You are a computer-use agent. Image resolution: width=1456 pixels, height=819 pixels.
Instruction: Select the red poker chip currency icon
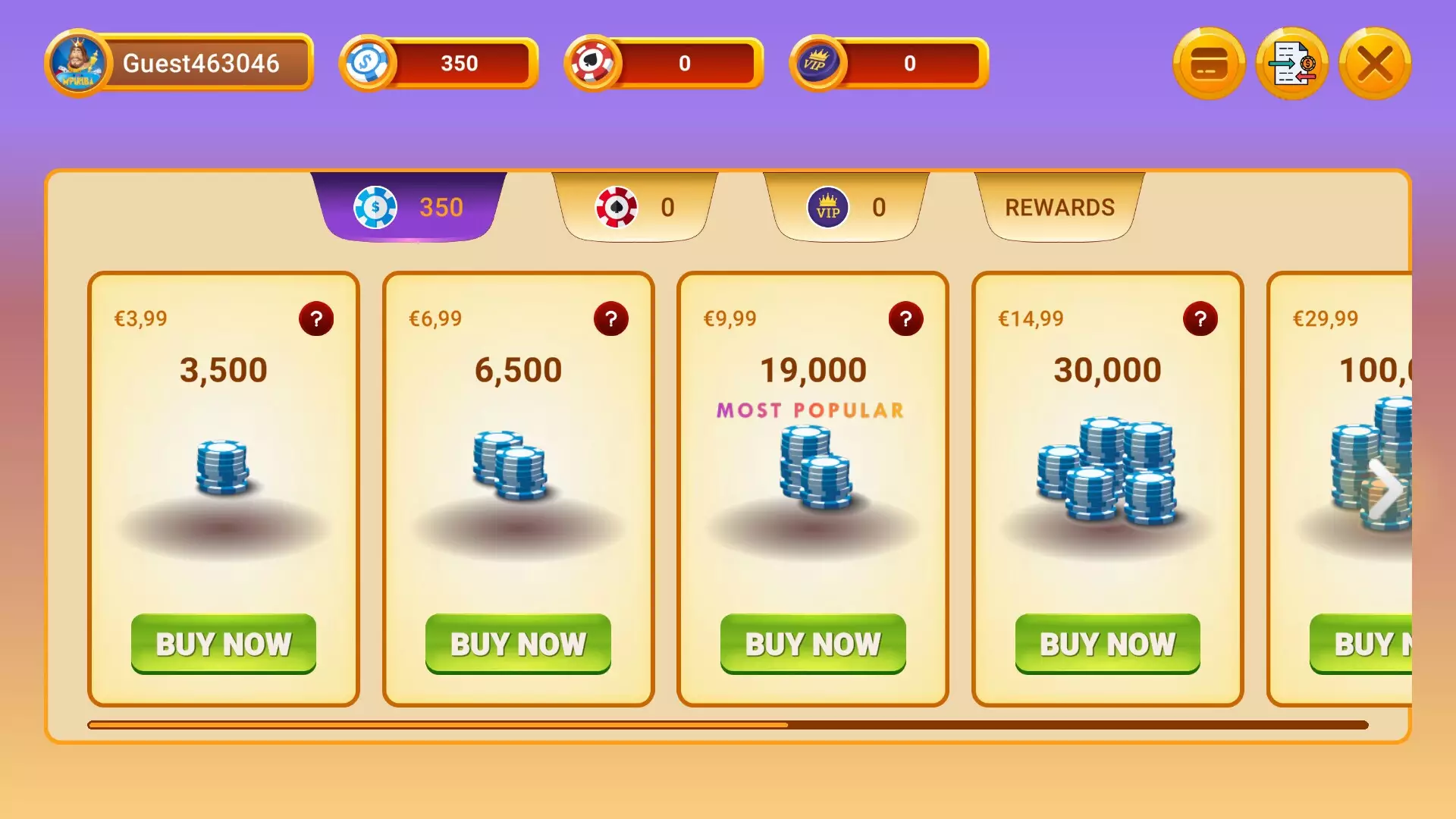click(593, 64)
